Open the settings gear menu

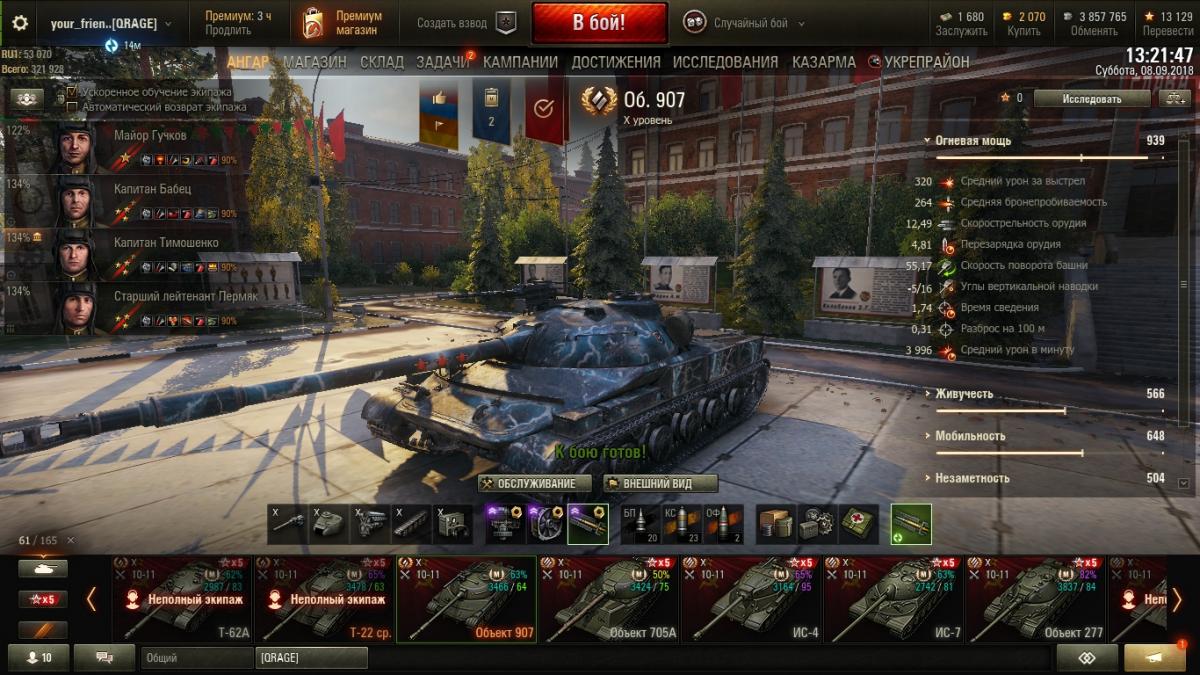[20, 22]
